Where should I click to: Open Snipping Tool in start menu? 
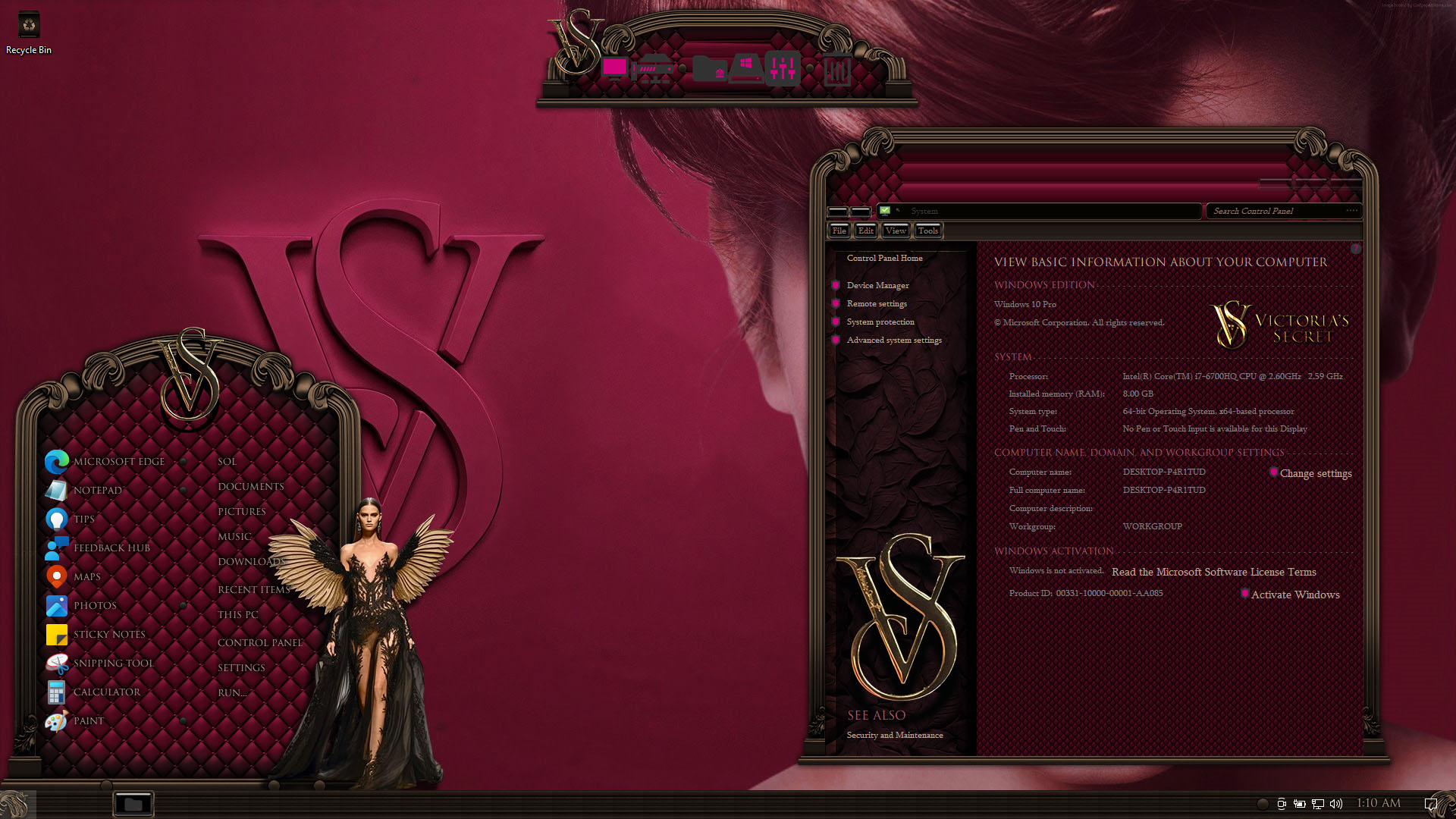click(113, 663)
